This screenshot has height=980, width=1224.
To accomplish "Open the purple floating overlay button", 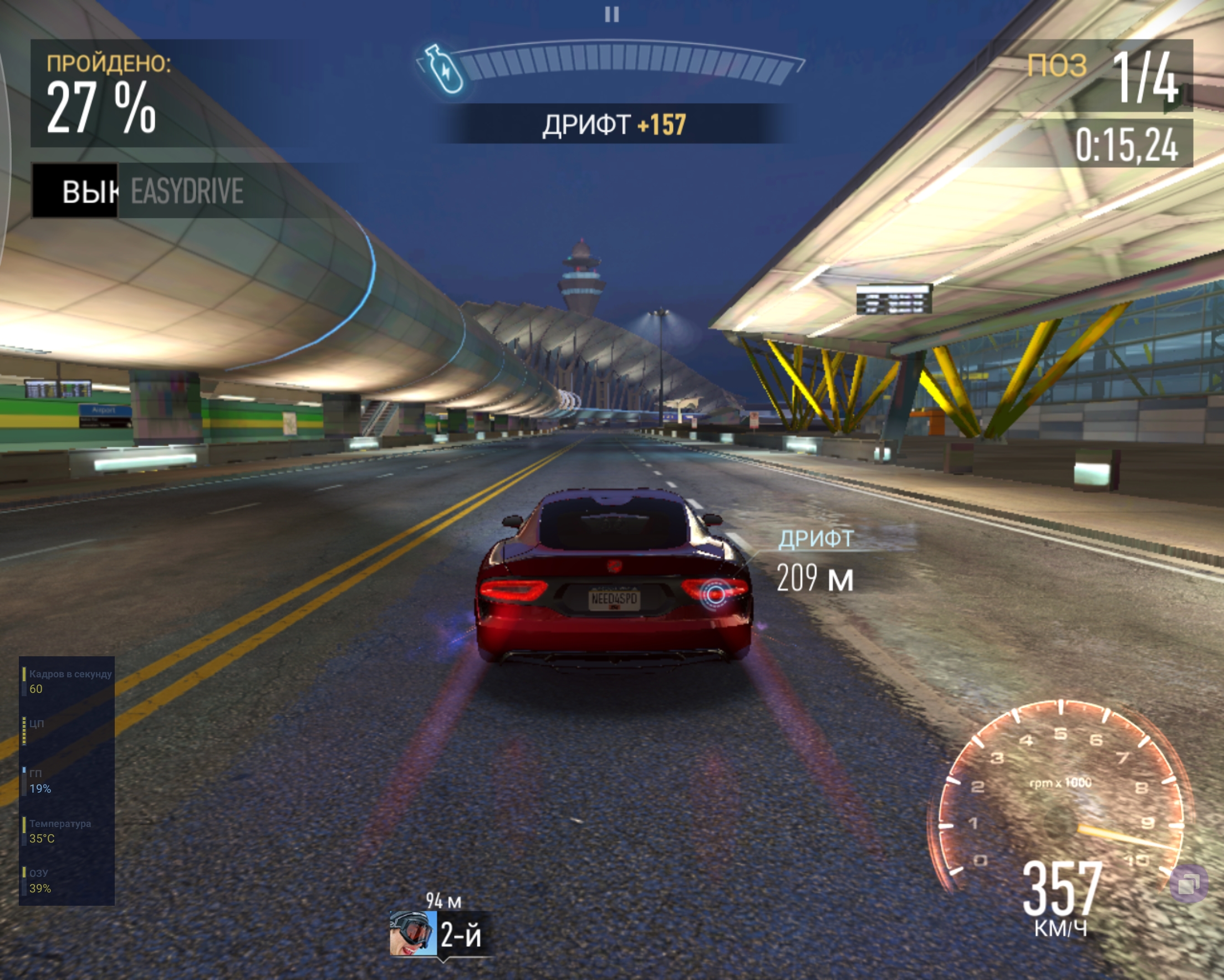I will [1189, 884].
